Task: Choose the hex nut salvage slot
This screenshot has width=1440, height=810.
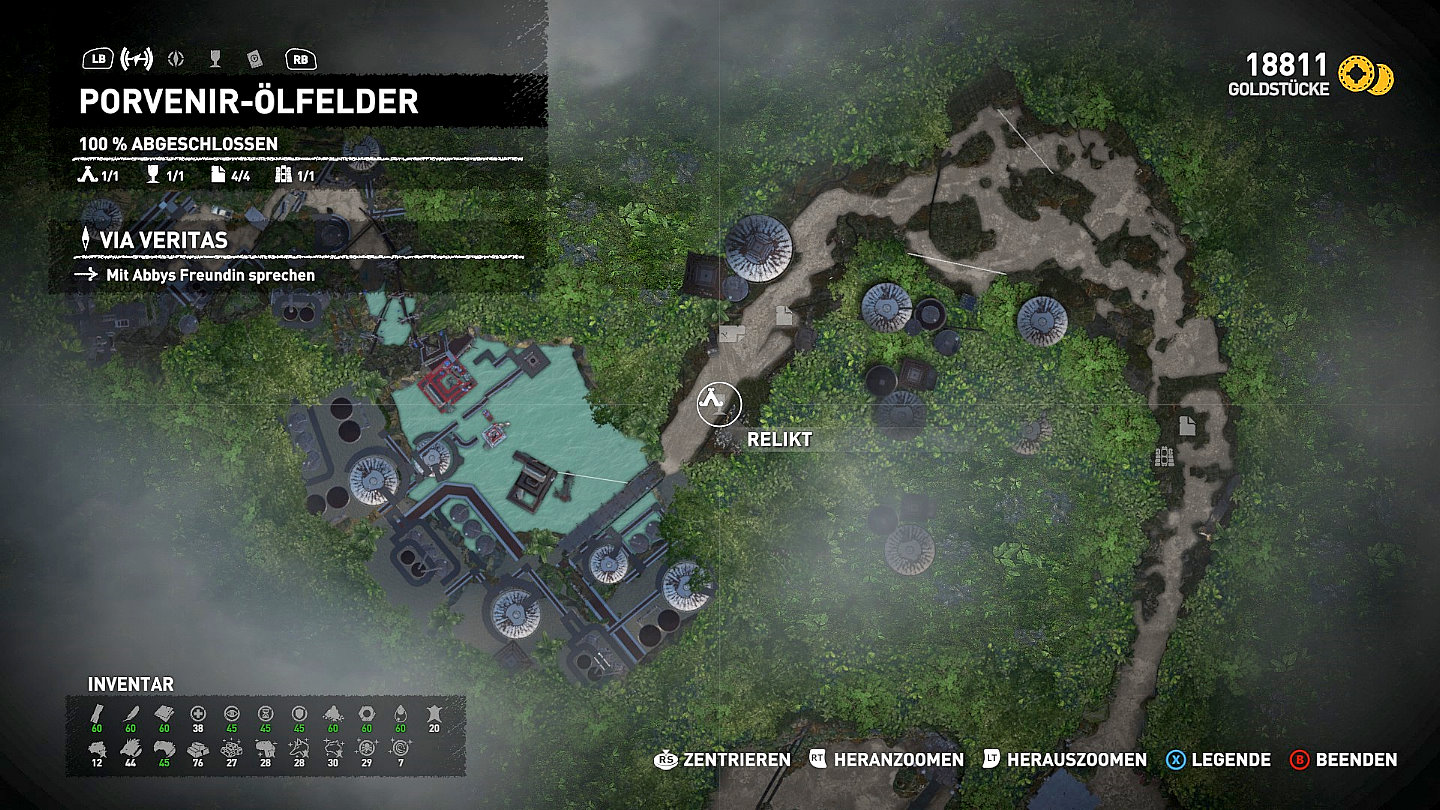Action: (x=366, y=713)
